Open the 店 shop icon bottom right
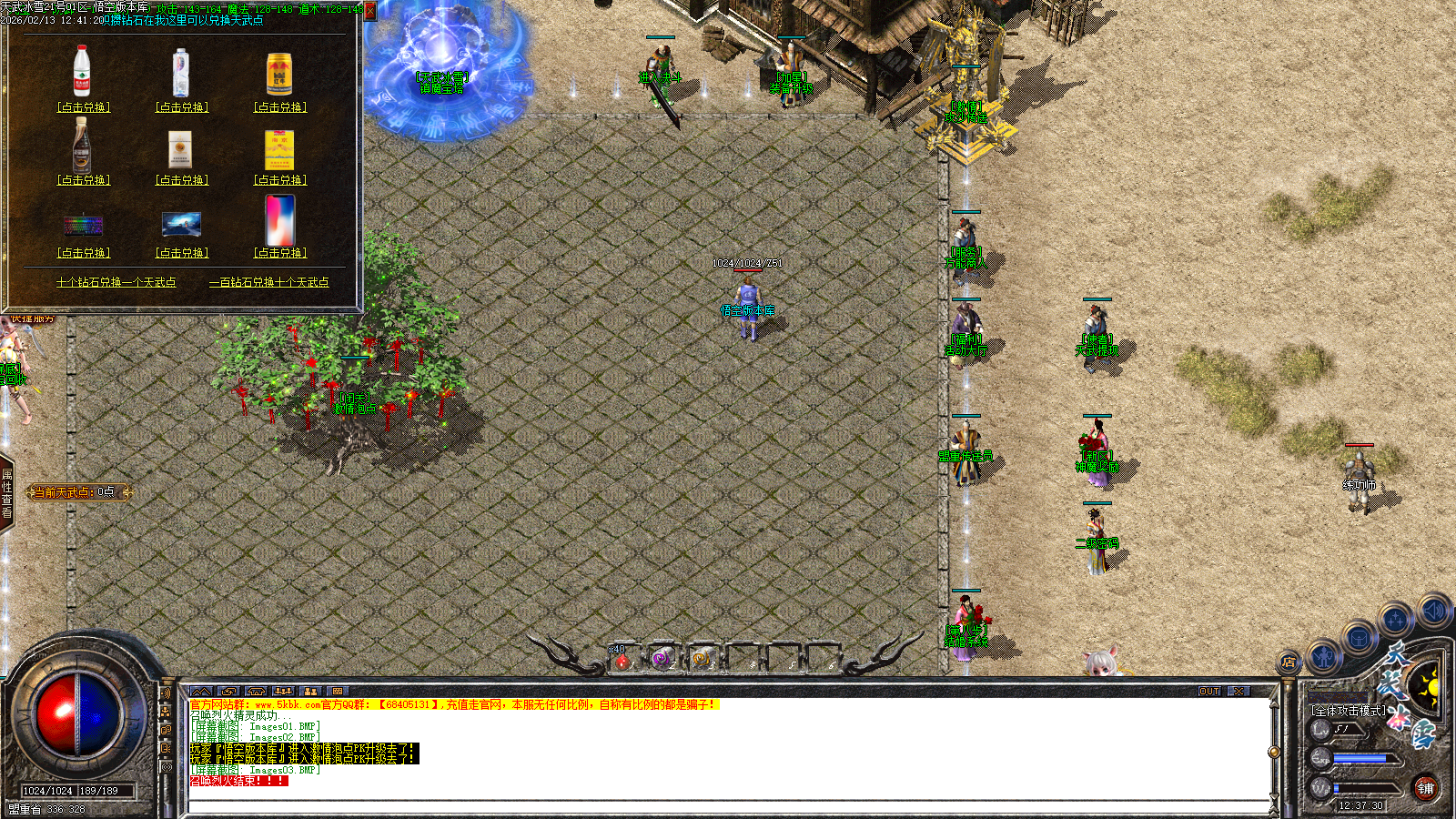Viewport: 1456px width, 819px height. 1289,661
